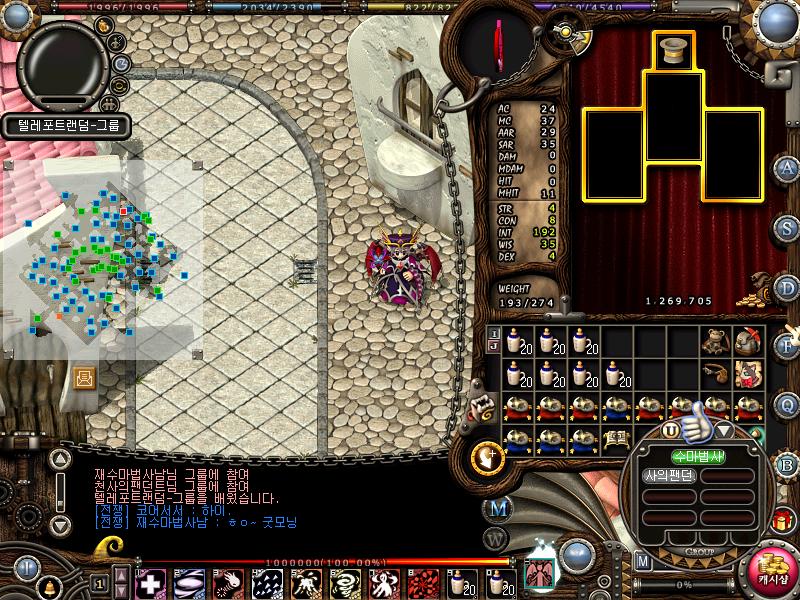The width and height of the screenshot is (800, 600).
Task: Open the envelope mail icon
Action: (x=83, y=378)
